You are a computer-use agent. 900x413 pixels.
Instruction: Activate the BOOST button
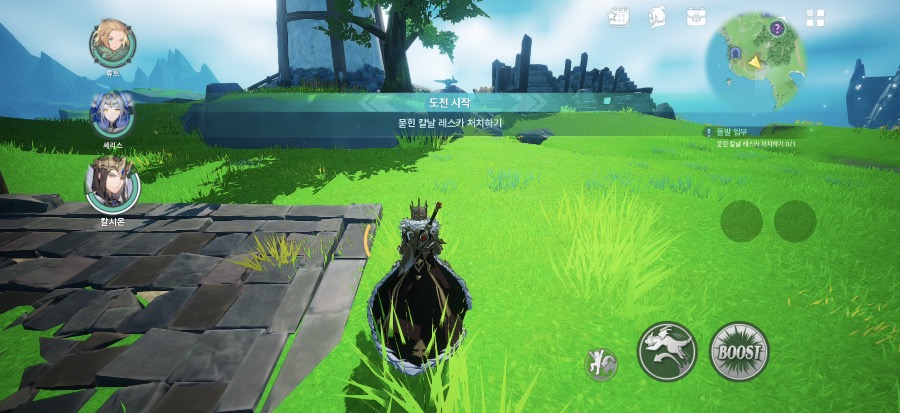click(739, 352)
